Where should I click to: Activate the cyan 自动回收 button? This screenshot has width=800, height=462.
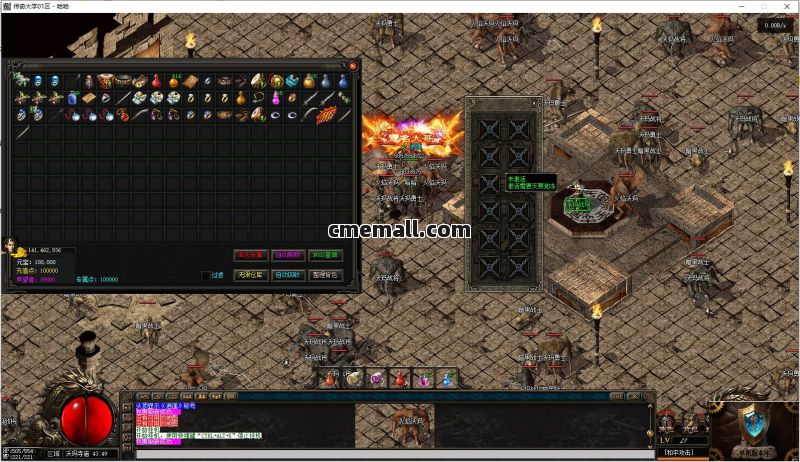coord(288,275)
